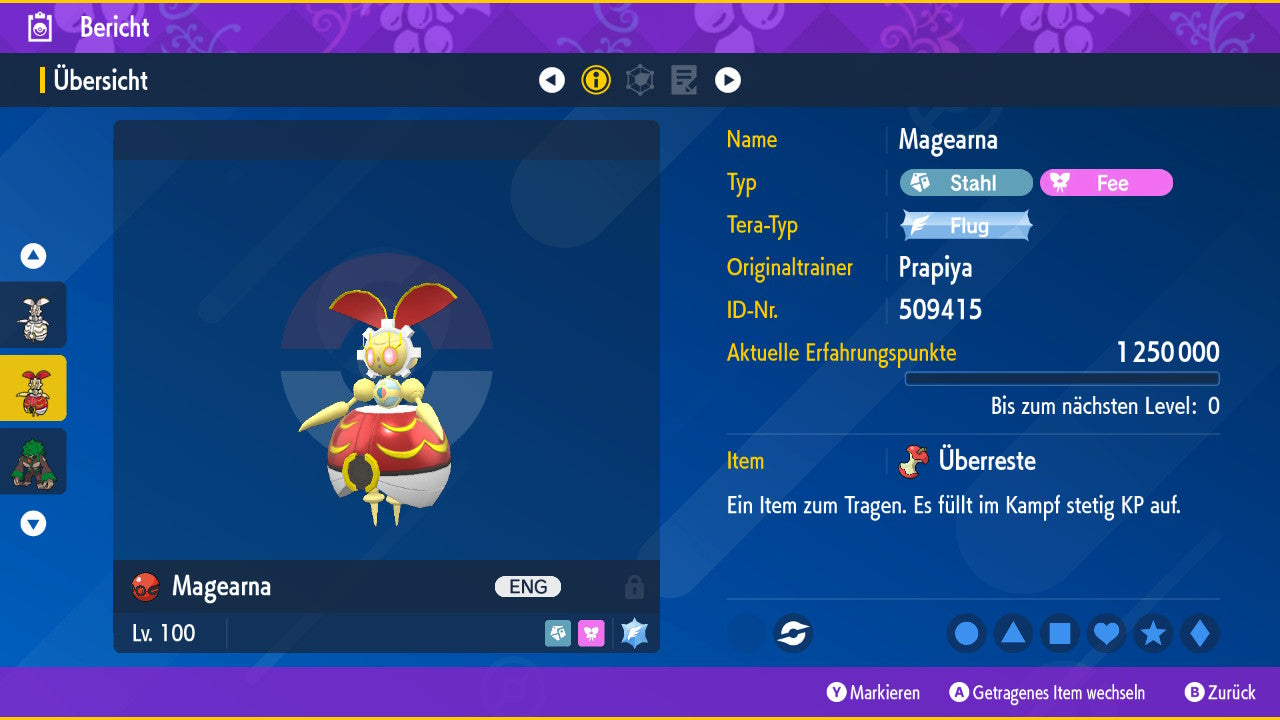Open the Pokémon info summary page

tap(596, 80)
